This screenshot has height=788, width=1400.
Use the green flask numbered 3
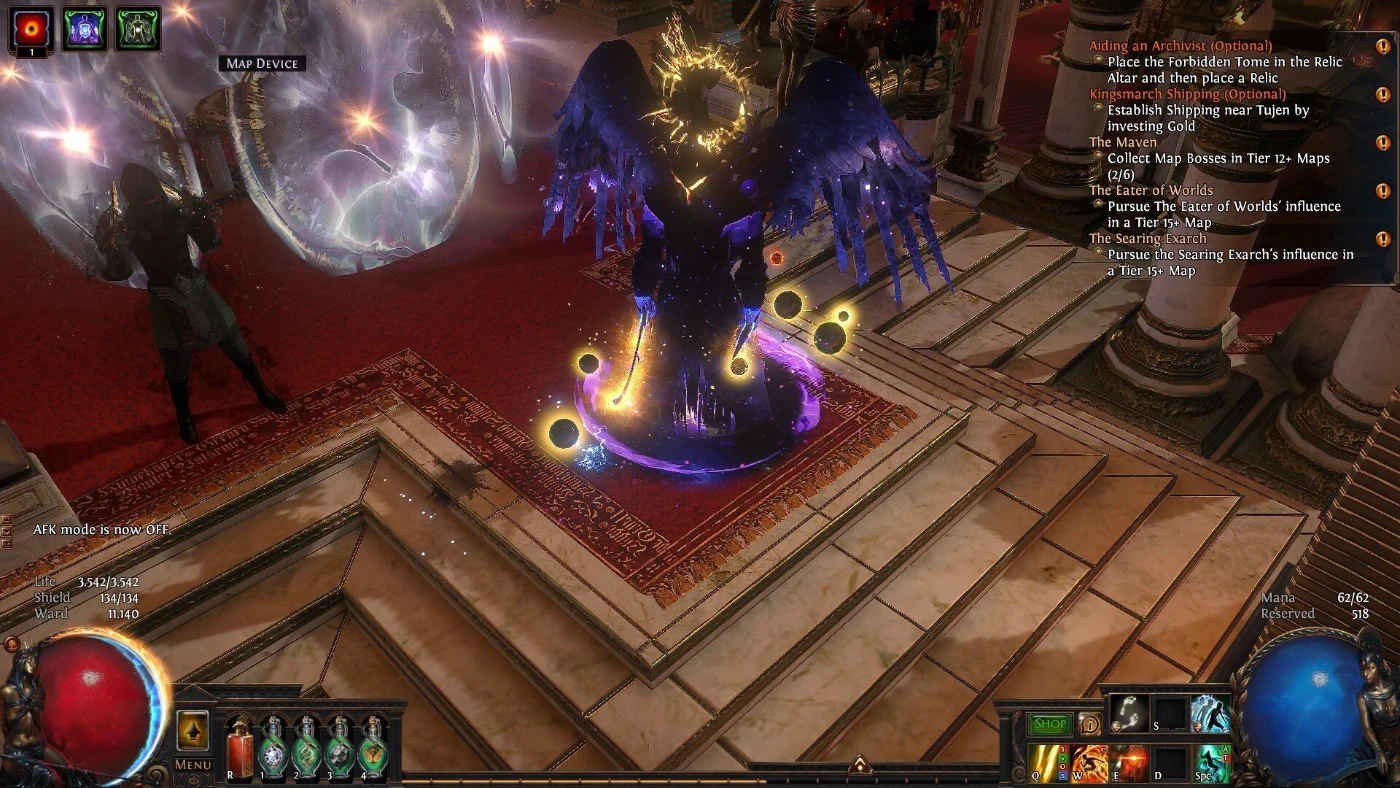[340, 748]
